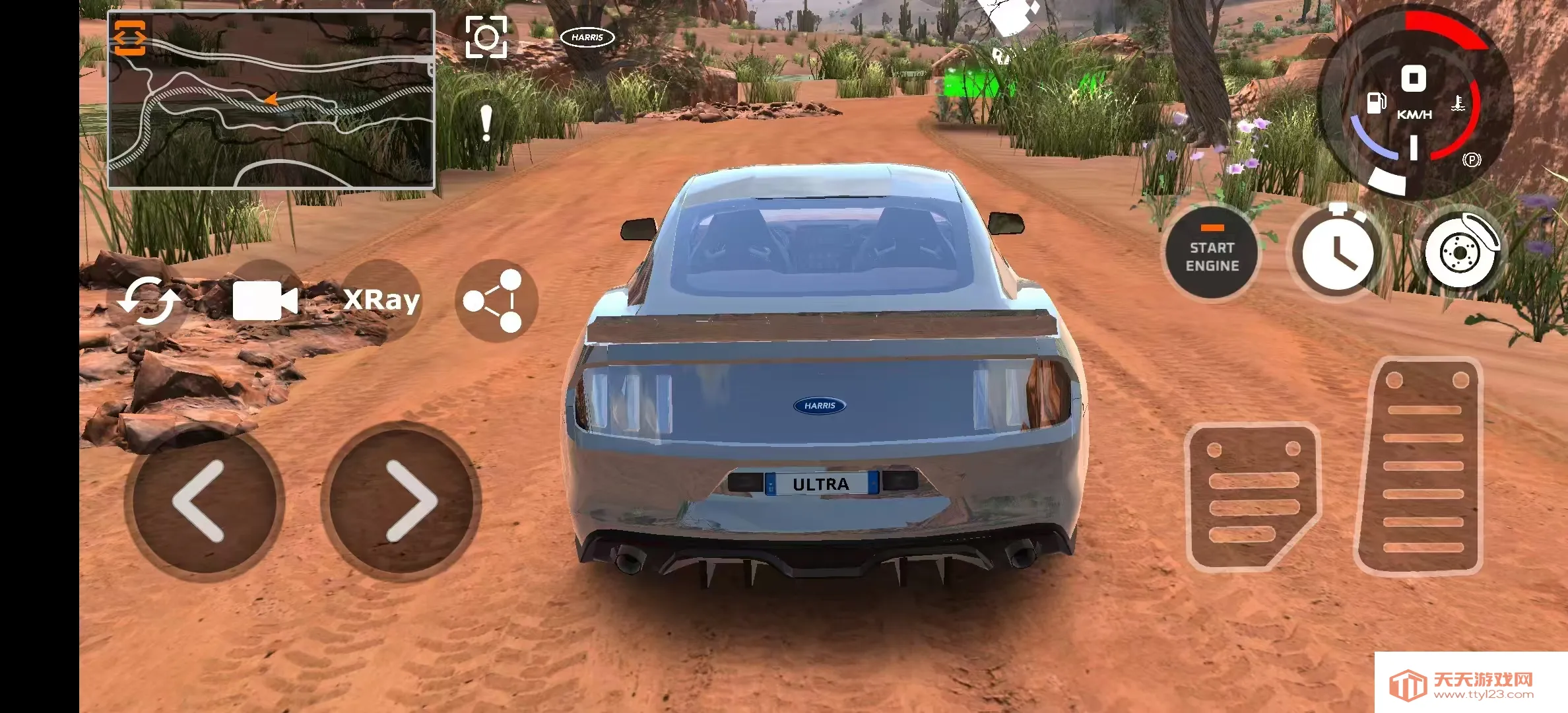Screen dimensions: 1568x713
Task: Tap the car respawn reset icon
Action: tap(150, 300)
